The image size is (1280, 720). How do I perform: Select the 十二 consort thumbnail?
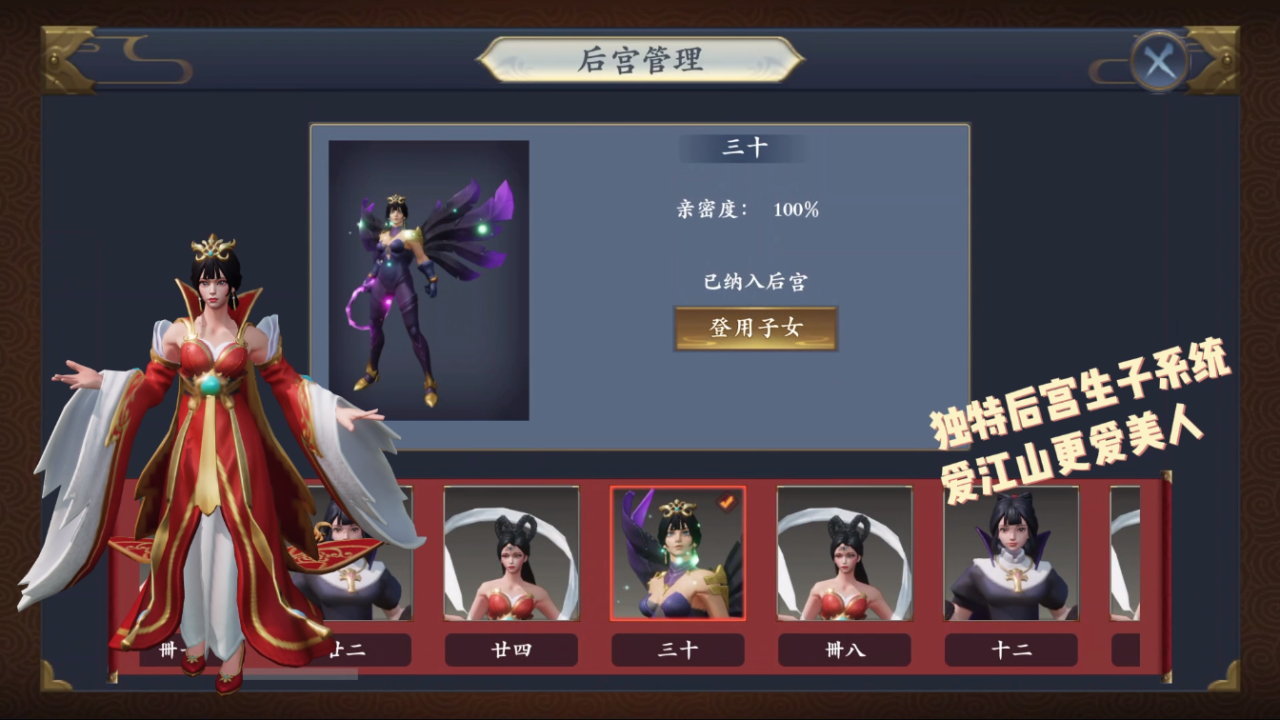1010,555
